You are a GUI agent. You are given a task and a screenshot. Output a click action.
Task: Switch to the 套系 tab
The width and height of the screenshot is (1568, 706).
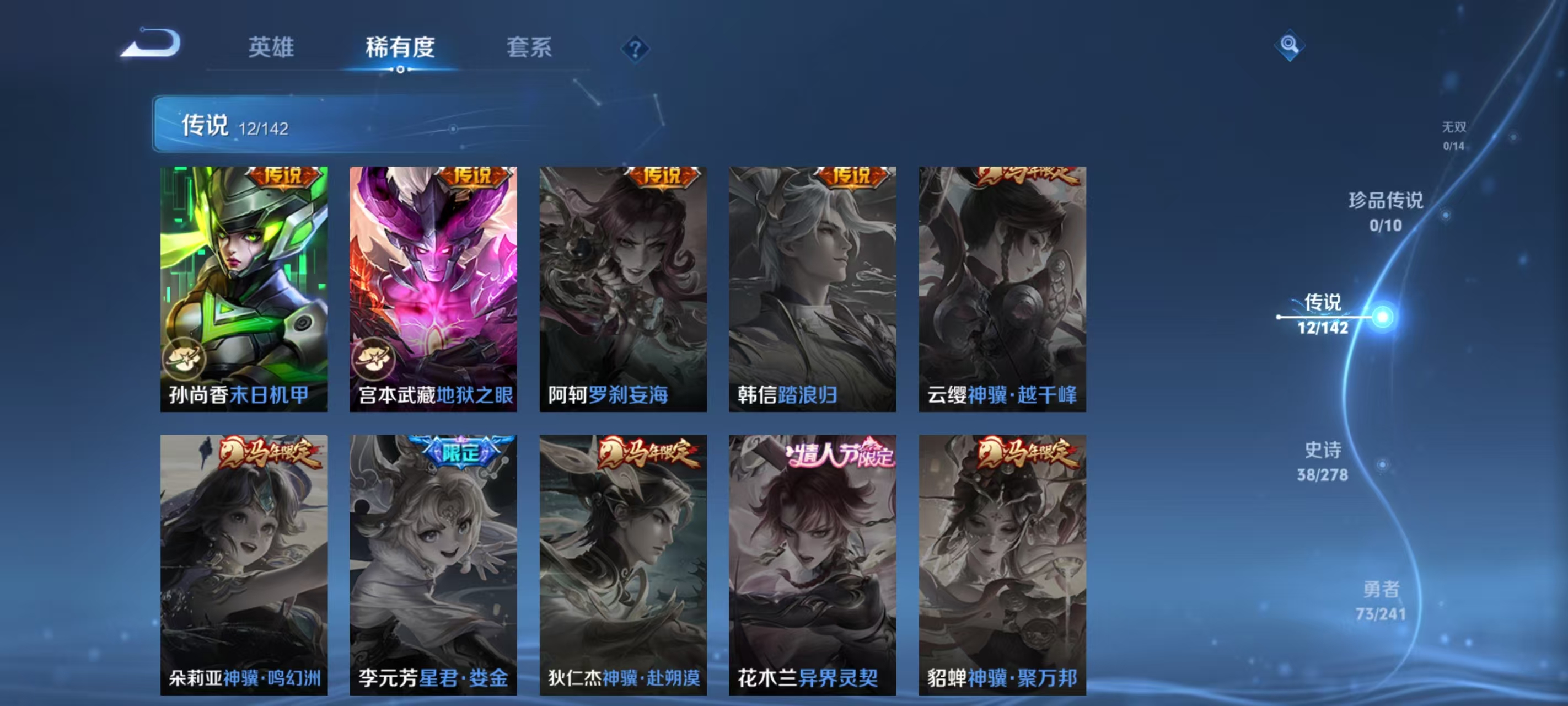point(530,48)
